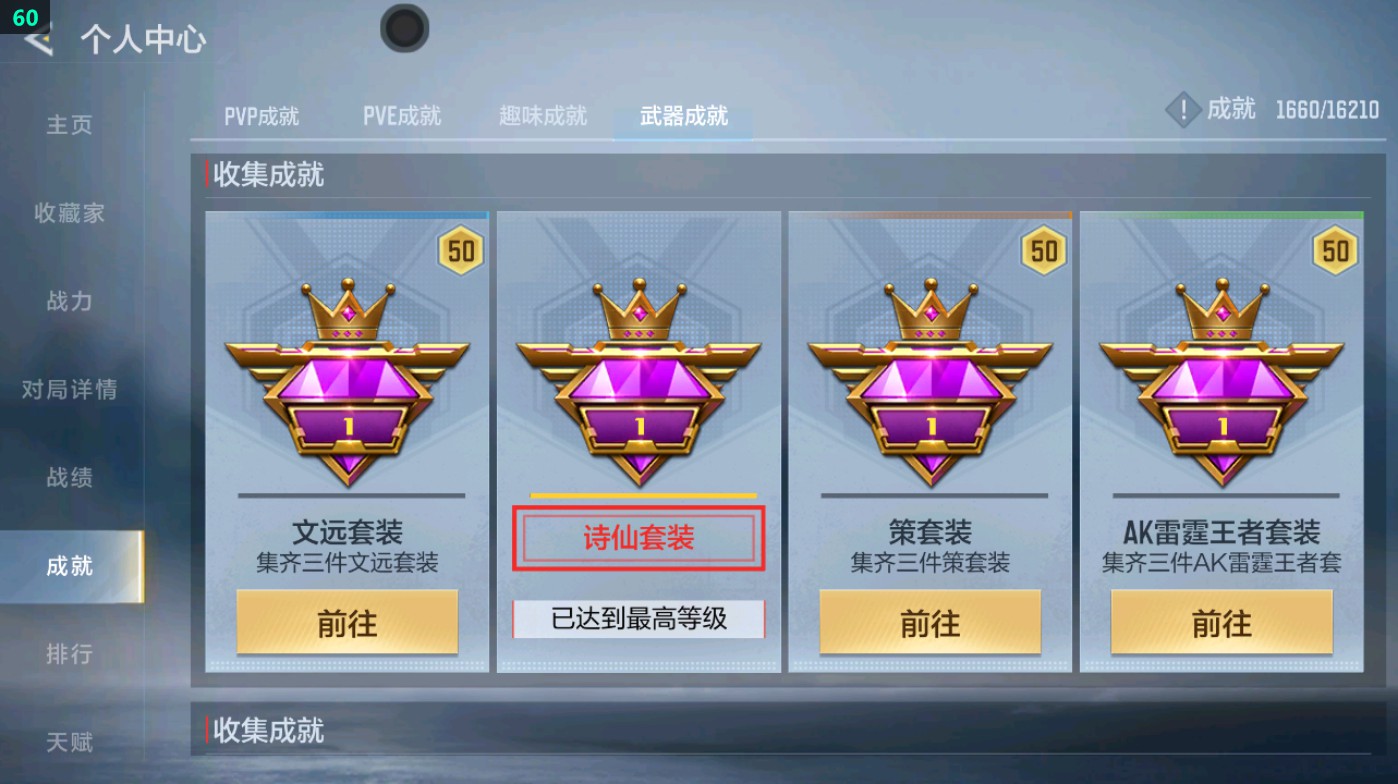Viewport: 1398px width, 784px height.
Task: Click the yellow progress bar under 诗仙套装
Action: tap(638, 494)
